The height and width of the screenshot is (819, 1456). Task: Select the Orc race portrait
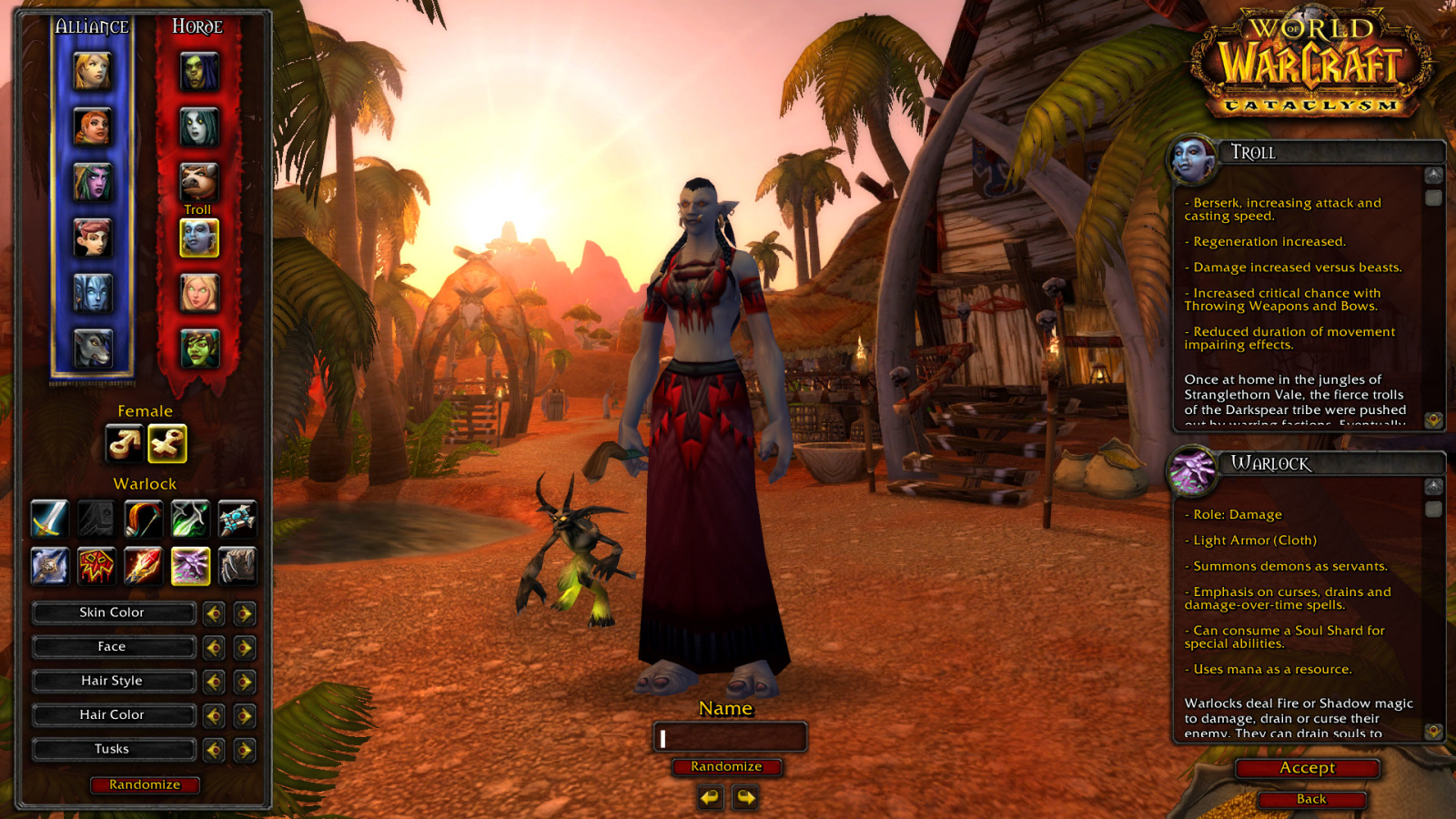click(198, 72)
